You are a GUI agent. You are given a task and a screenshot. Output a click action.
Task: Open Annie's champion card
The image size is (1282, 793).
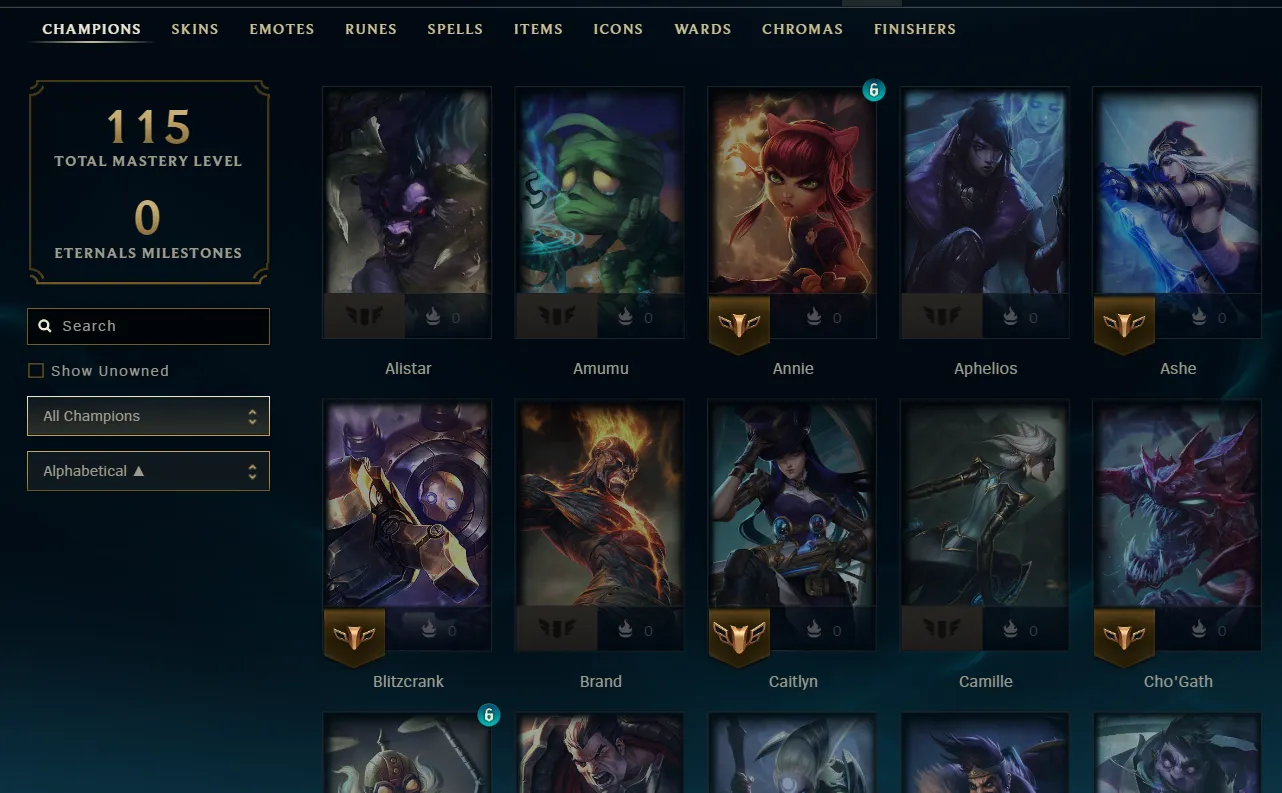coord(792,200)
